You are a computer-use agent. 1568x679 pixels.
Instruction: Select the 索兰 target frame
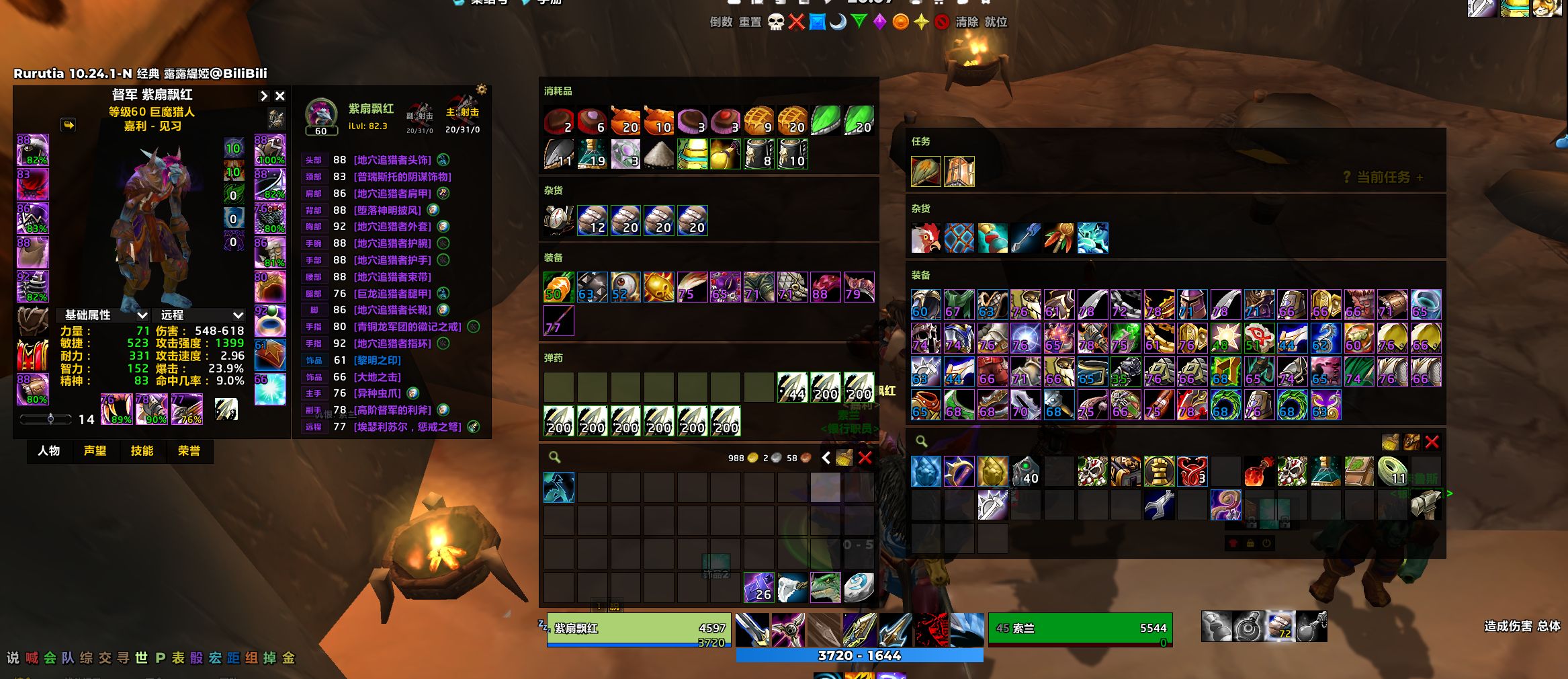point(1080,629)
